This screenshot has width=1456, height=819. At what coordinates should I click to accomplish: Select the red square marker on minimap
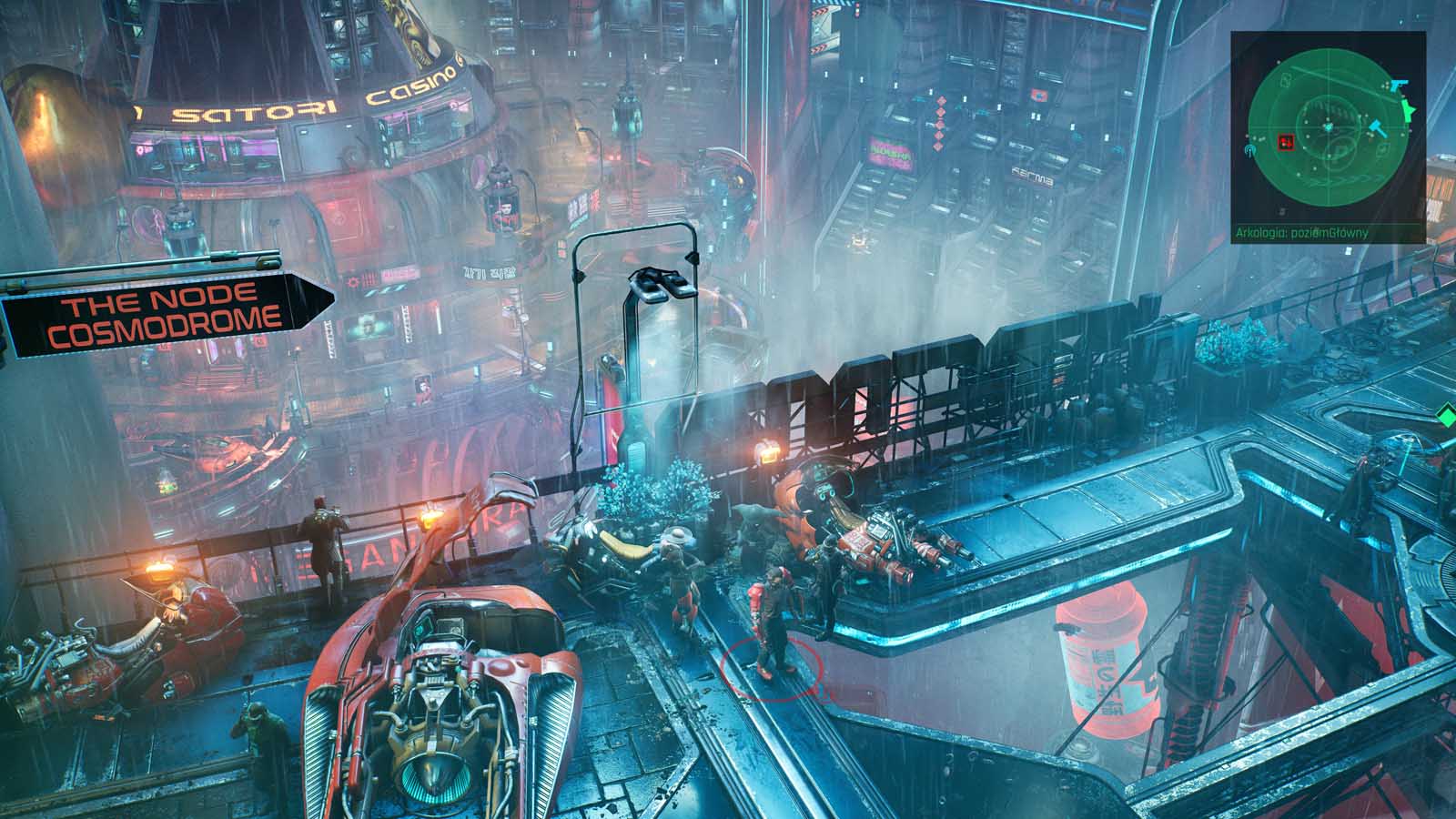pos(1286,142)
